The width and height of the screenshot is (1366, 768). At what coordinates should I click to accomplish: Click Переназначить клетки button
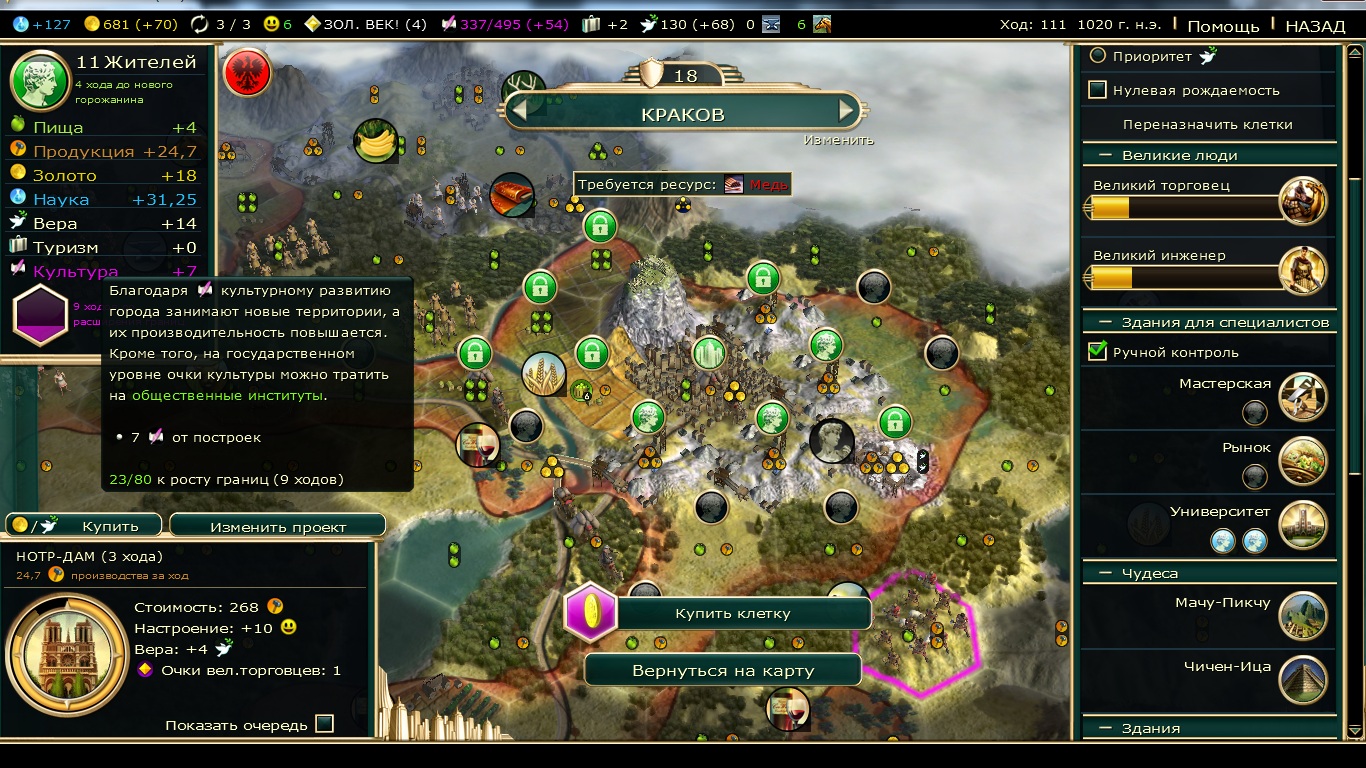1207,125
